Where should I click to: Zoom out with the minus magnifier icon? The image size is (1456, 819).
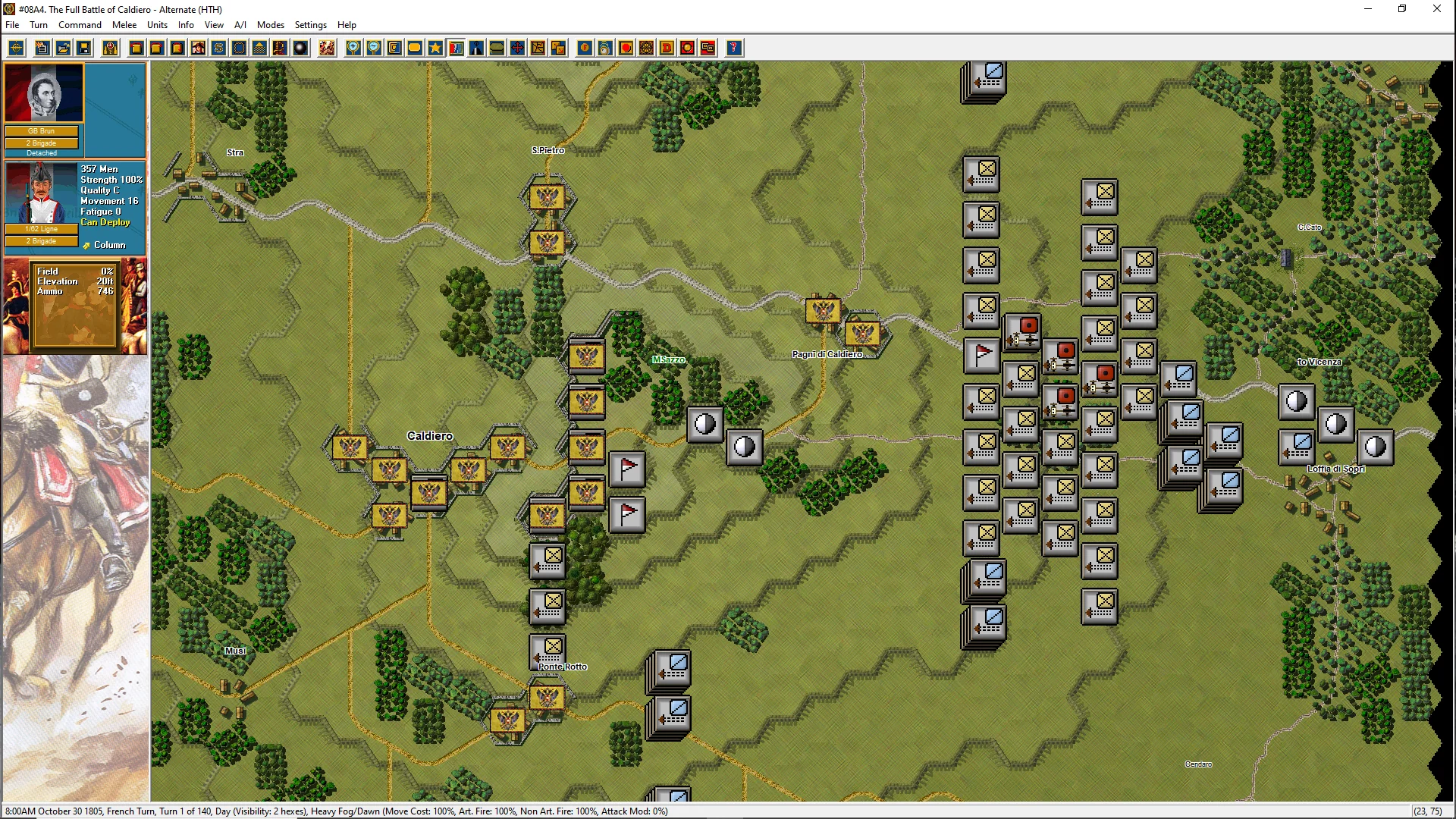(374, 49)
